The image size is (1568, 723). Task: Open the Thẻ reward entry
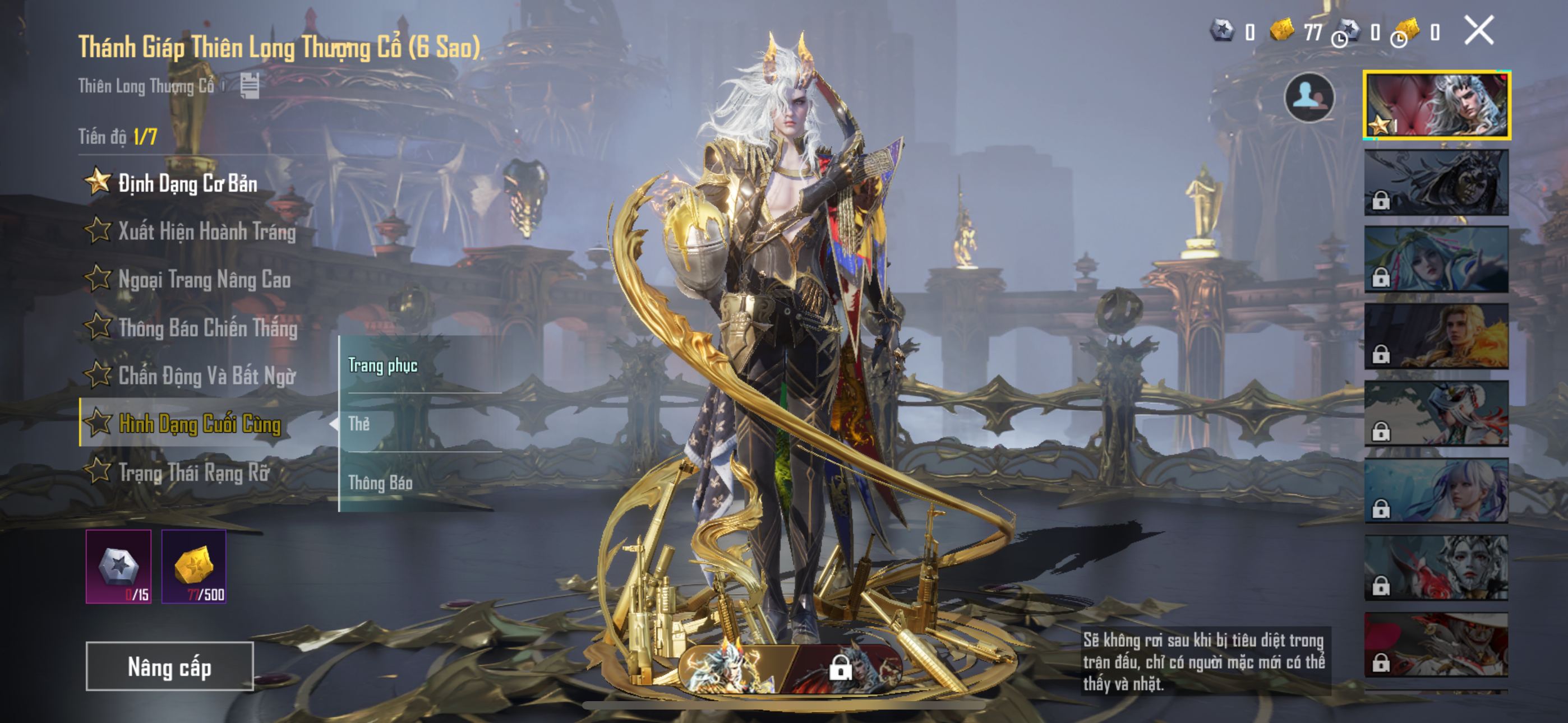point(420,424)
